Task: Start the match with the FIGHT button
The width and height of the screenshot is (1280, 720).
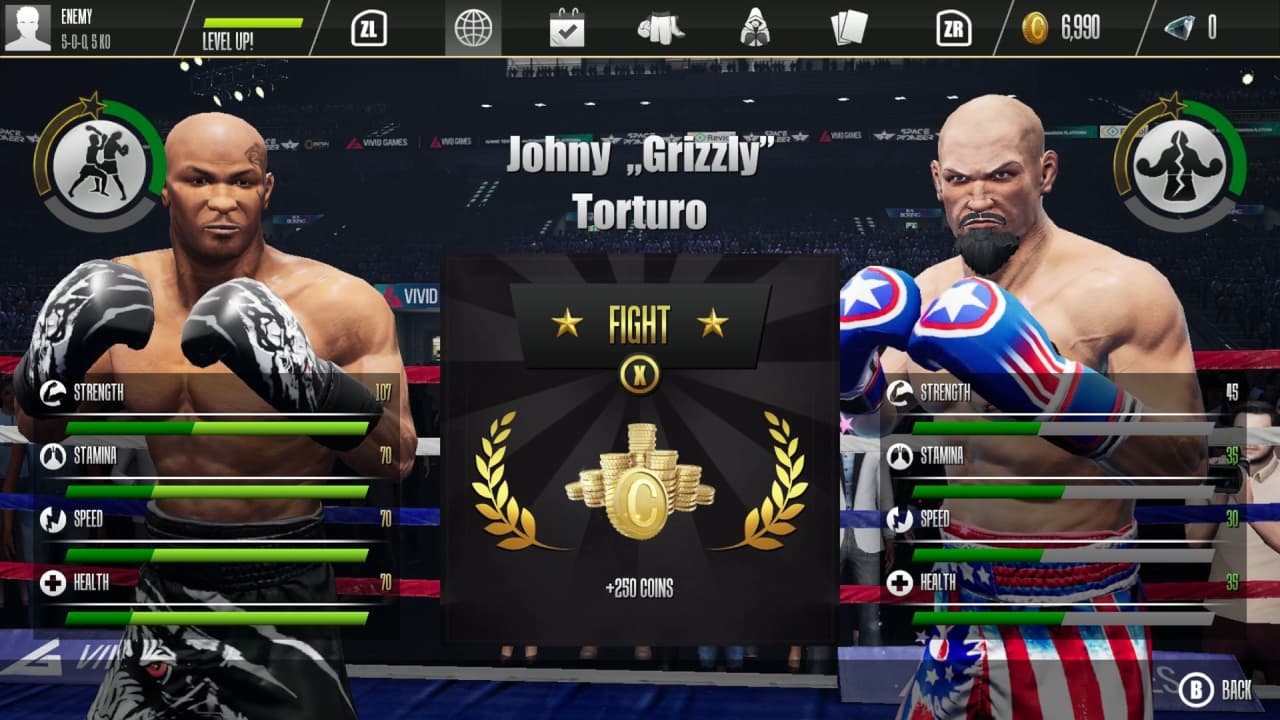Action: click(640, 322)
